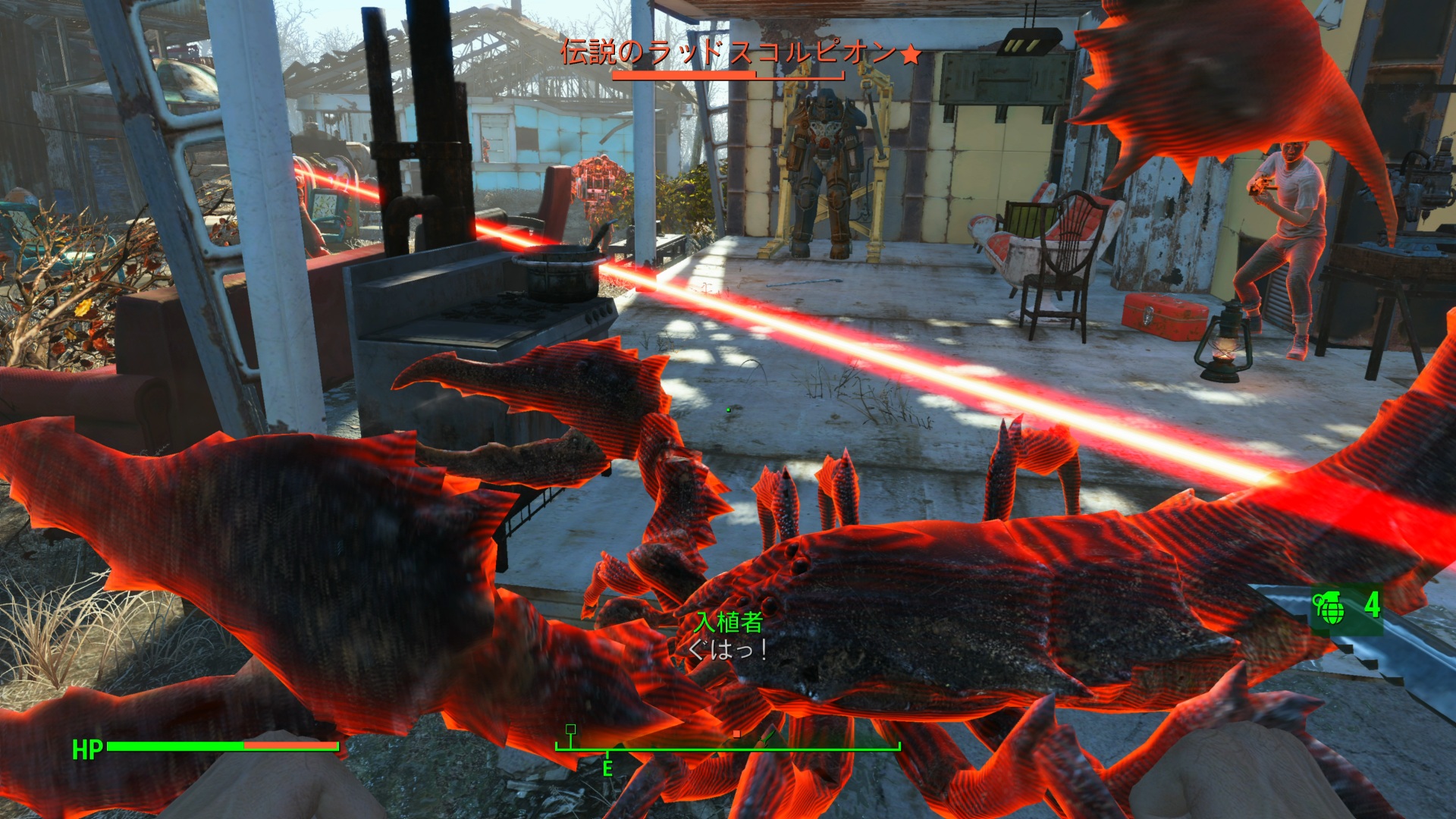Click the compass bar
Viewport: 1456px width, 819px height.
point(727,746)
